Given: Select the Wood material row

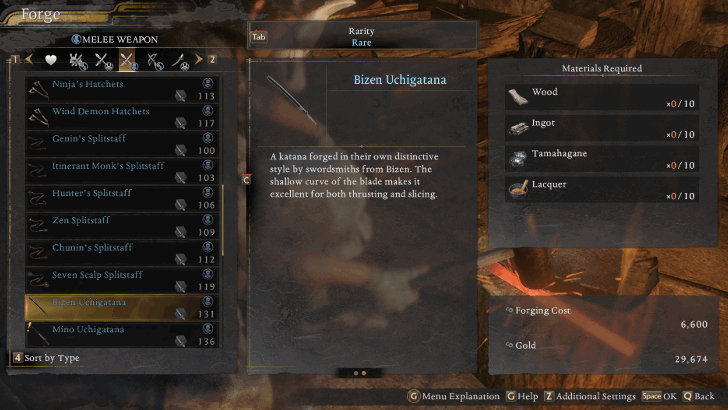Looking at the screenshot, I should click(x=601, y=98).
